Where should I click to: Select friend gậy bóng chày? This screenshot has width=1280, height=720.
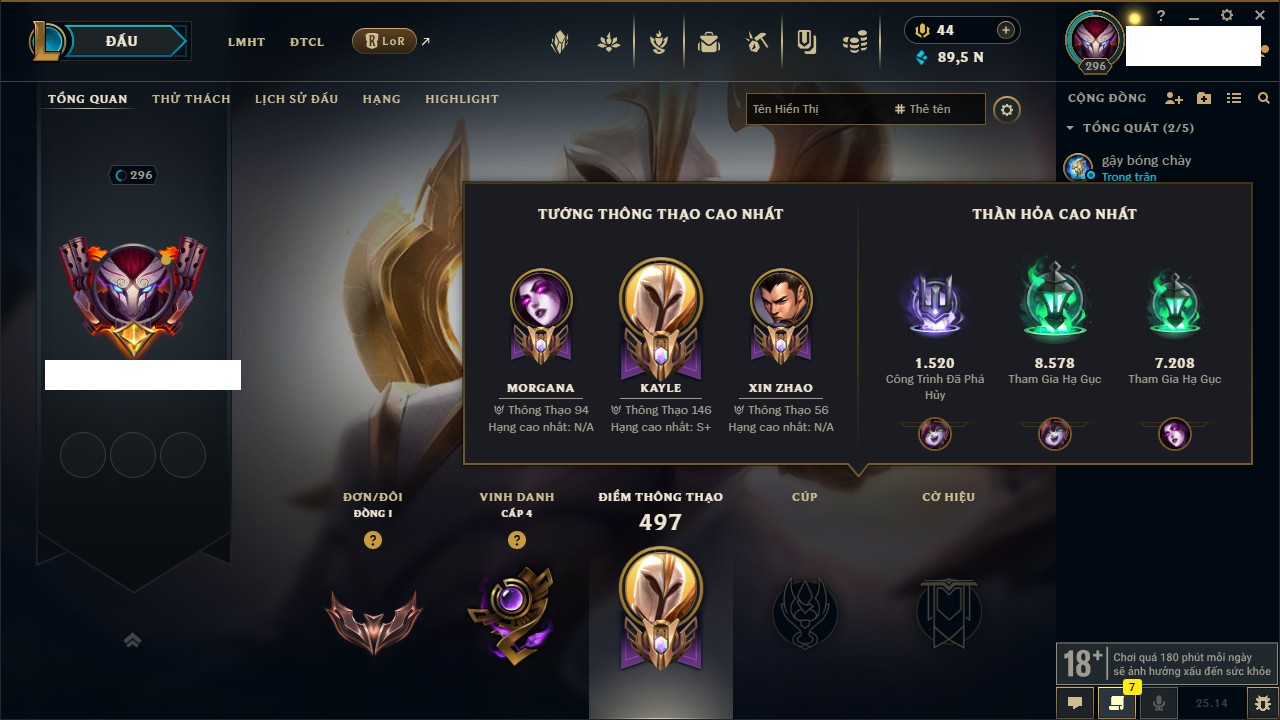[x=1145, y=160]
